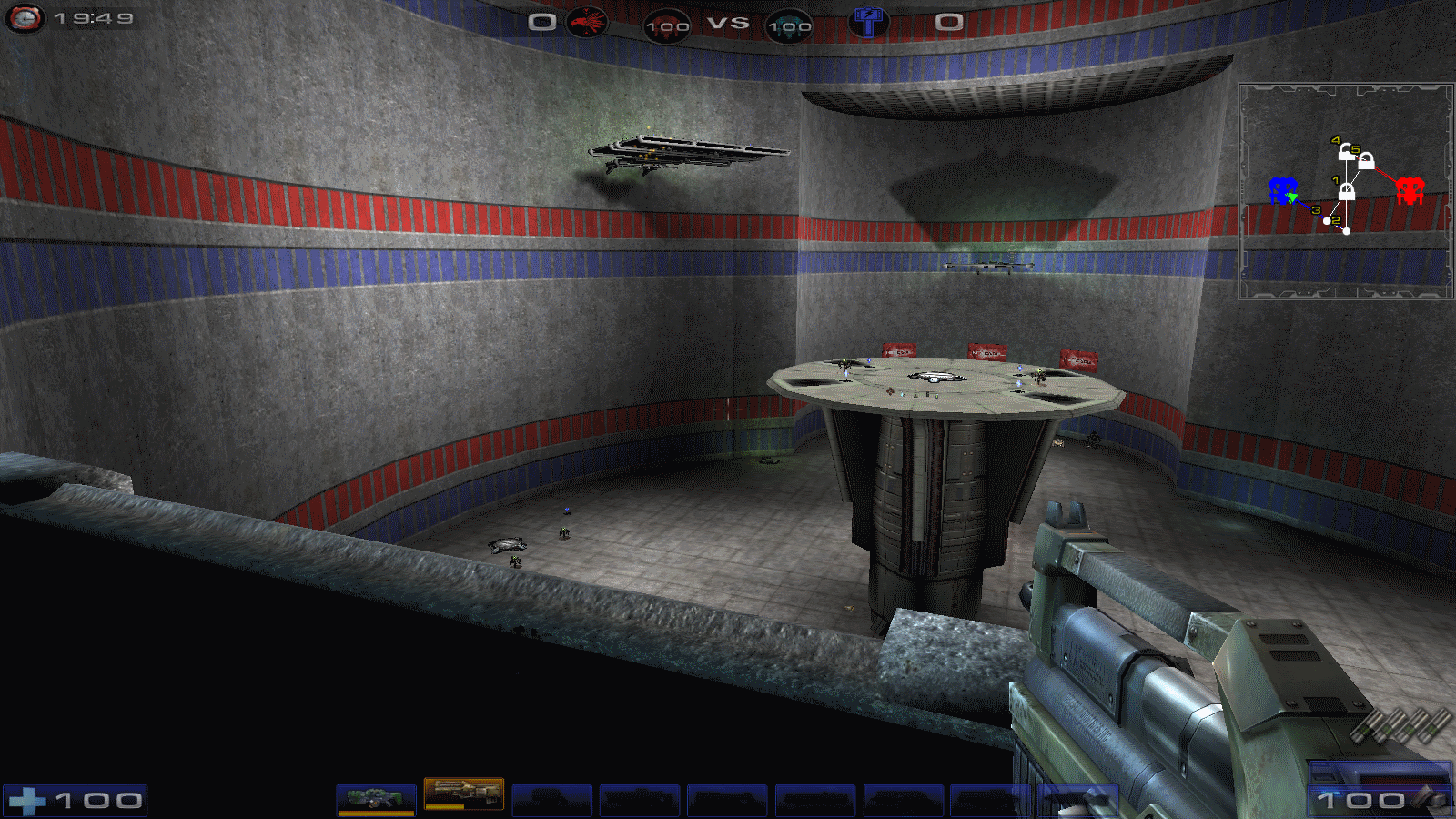Viewport: 1456px width, 819px height.
Task: Choose power node 4 on the minimap
Action: click(x=1345, y=151)
